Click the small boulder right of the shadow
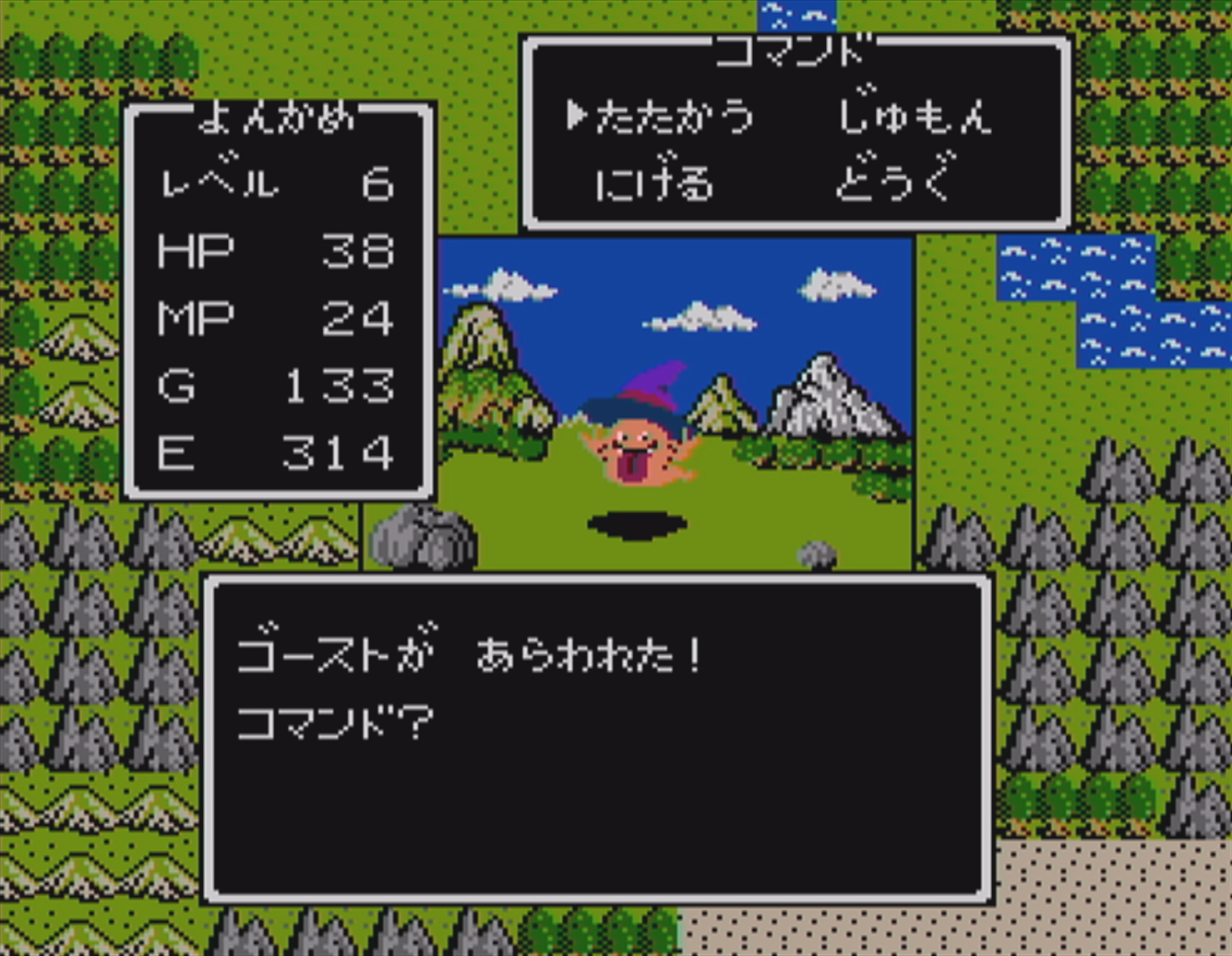 coord(816,554)
